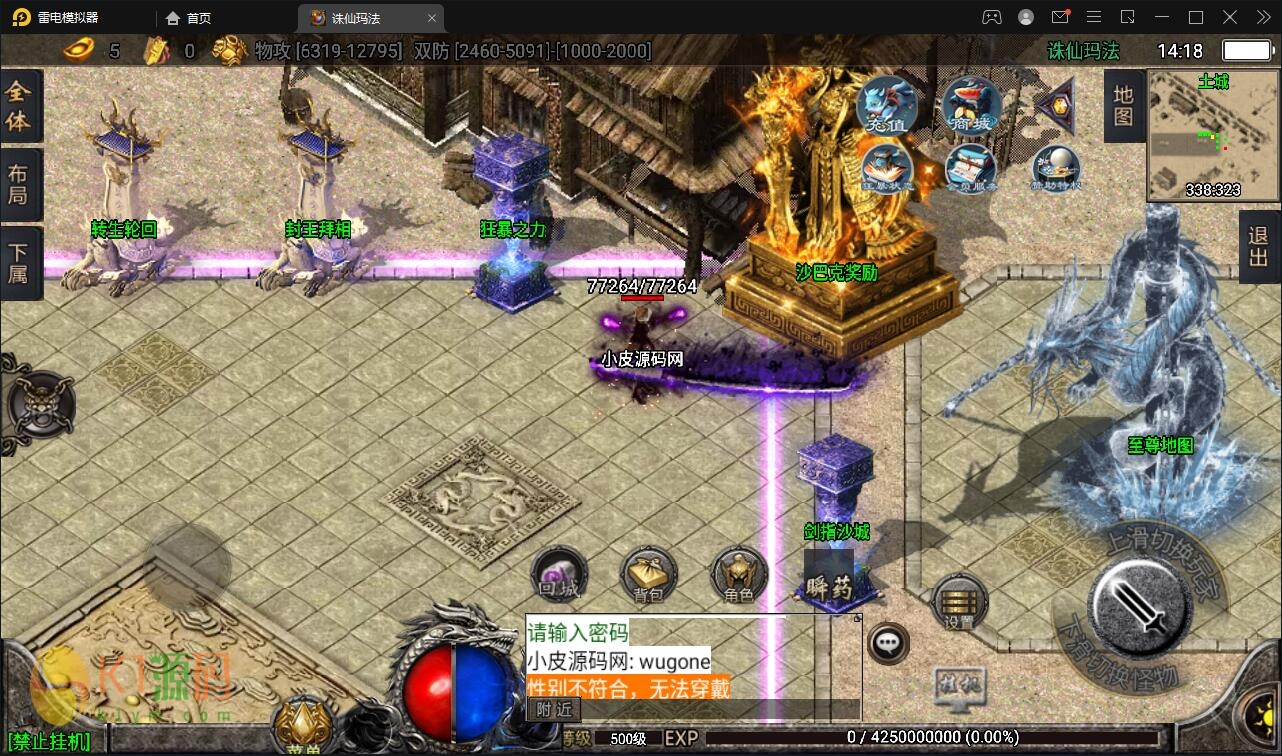Open the 设置 settings icon
Image resolution: width=1282 pixels, height=756 pixels.
pyautogui.click(x=959, y=602)
